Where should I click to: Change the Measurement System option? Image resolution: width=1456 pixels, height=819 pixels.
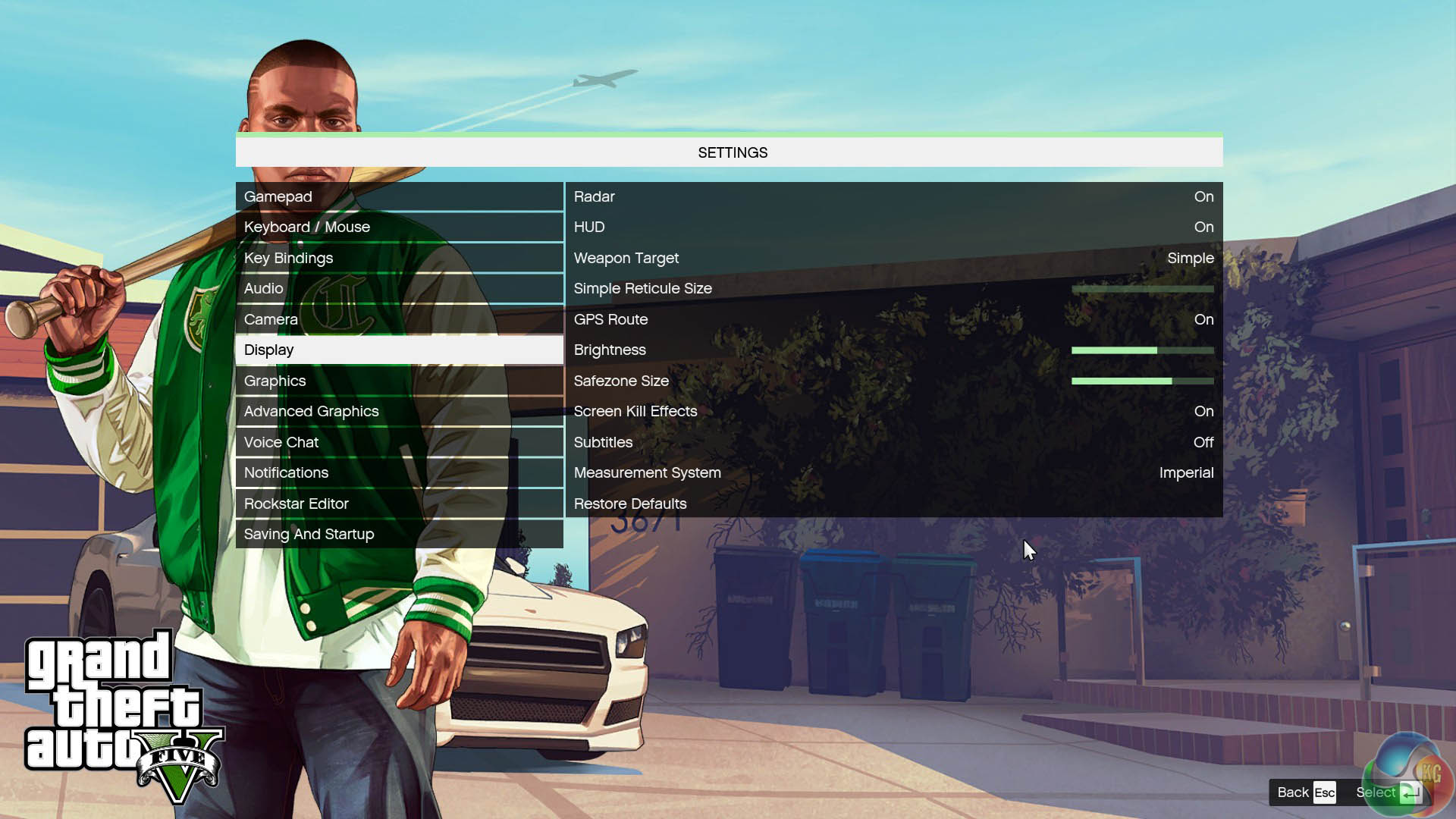point(893,472)
